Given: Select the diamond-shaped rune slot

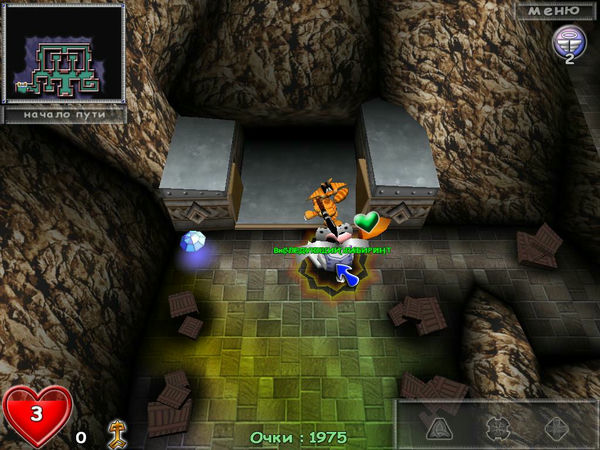Looking at the screenshot, I should point(556,427).
